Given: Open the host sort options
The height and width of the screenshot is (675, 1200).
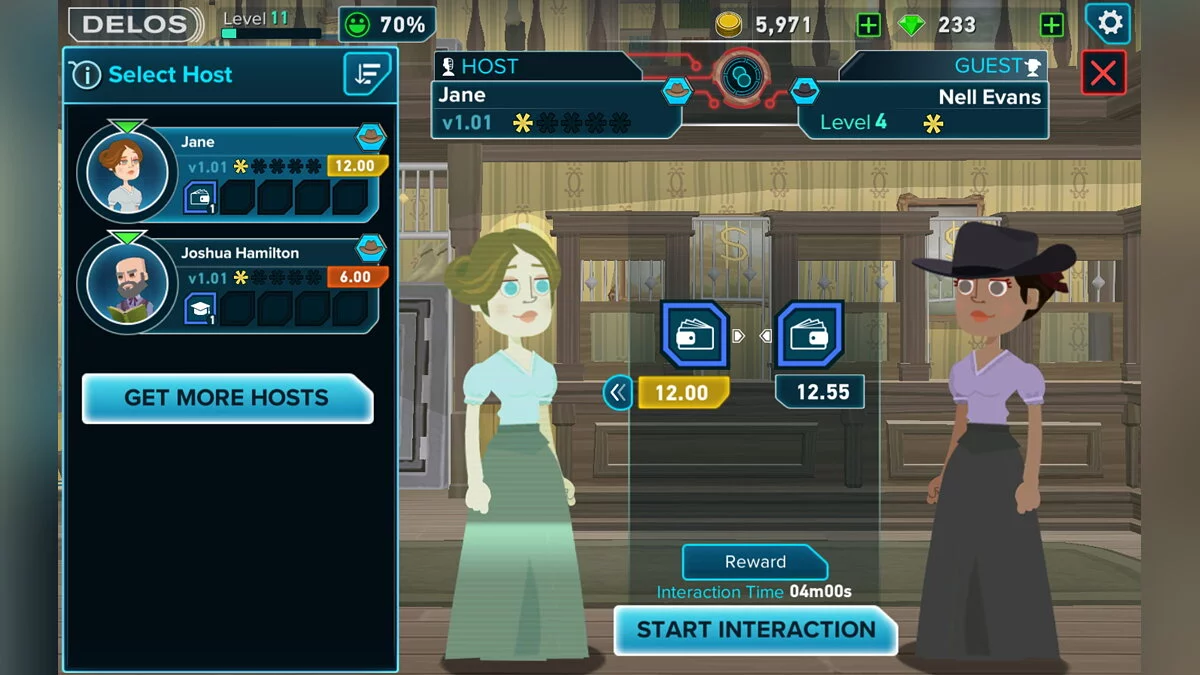Looking at the screenshot, I should [x=367, y=74].
